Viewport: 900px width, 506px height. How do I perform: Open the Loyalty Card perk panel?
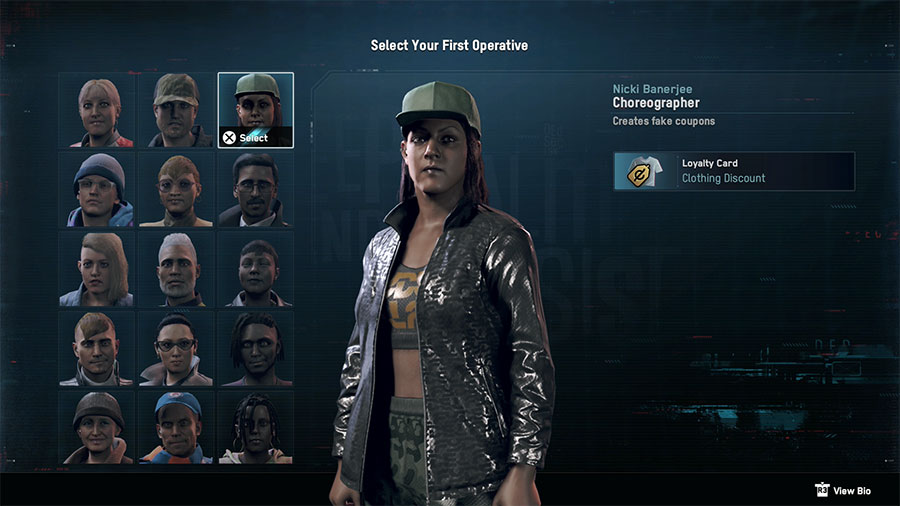pyautogui.click(x=734, y=171)
